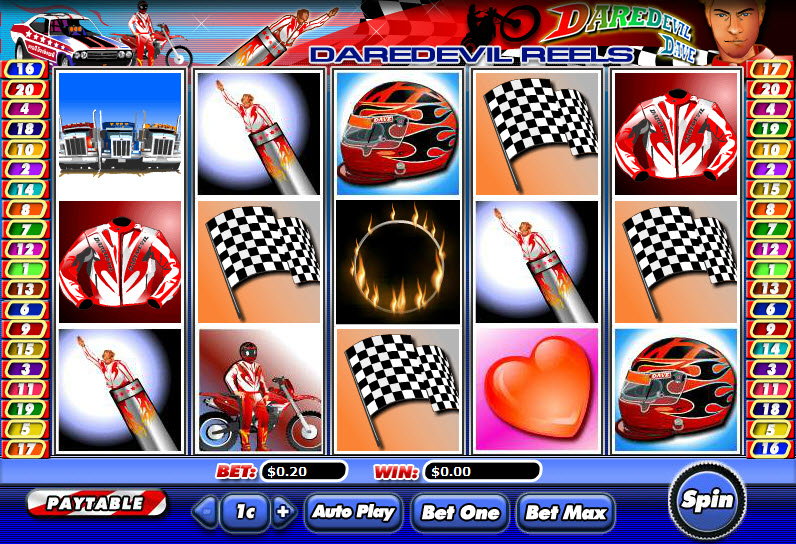796x544 pixels.
Task: Start Auto Play mode
Action: click(354, 512)
